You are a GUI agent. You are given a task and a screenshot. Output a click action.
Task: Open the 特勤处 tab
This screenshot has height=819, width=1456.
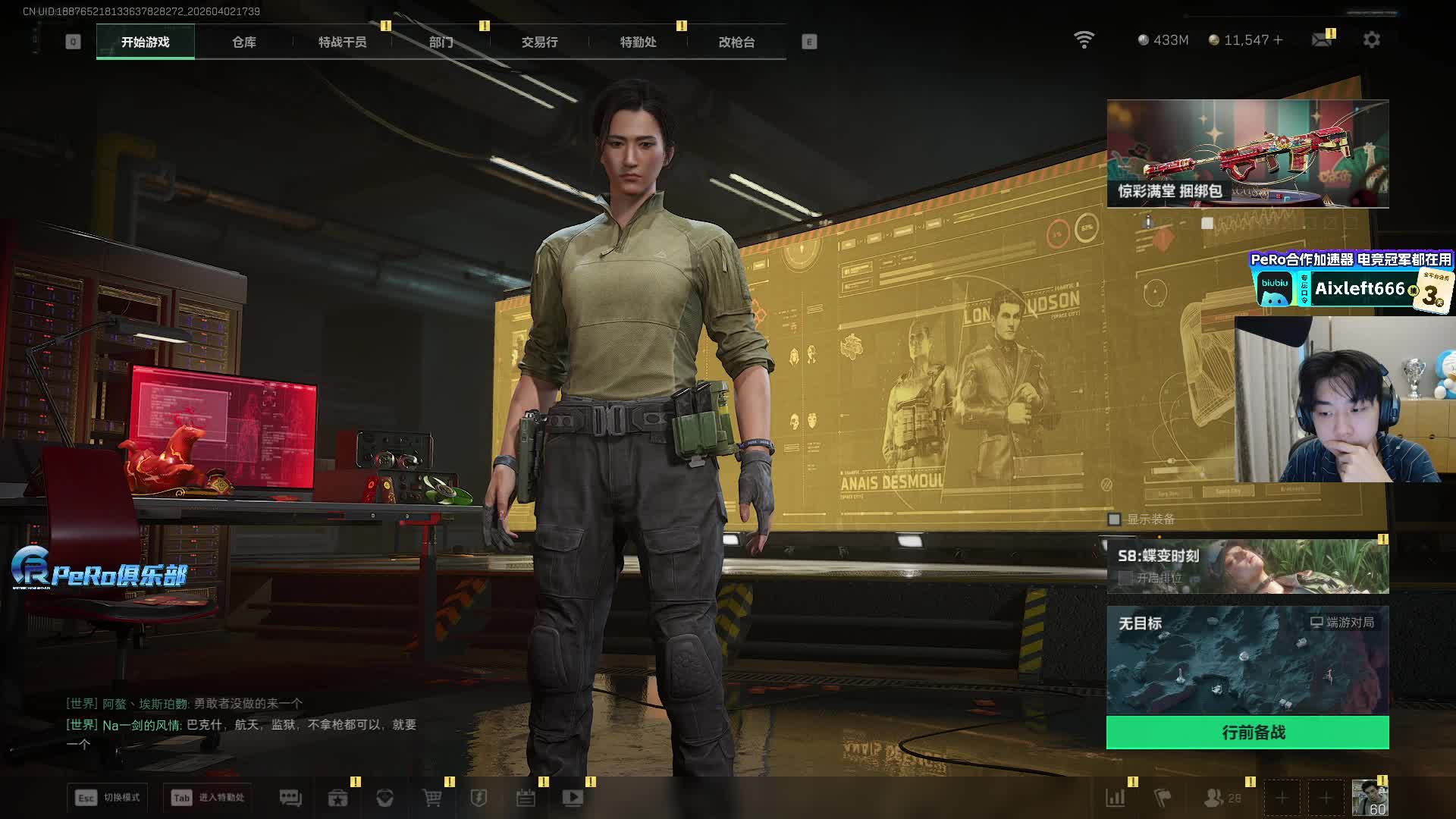[x=638, y=42]
